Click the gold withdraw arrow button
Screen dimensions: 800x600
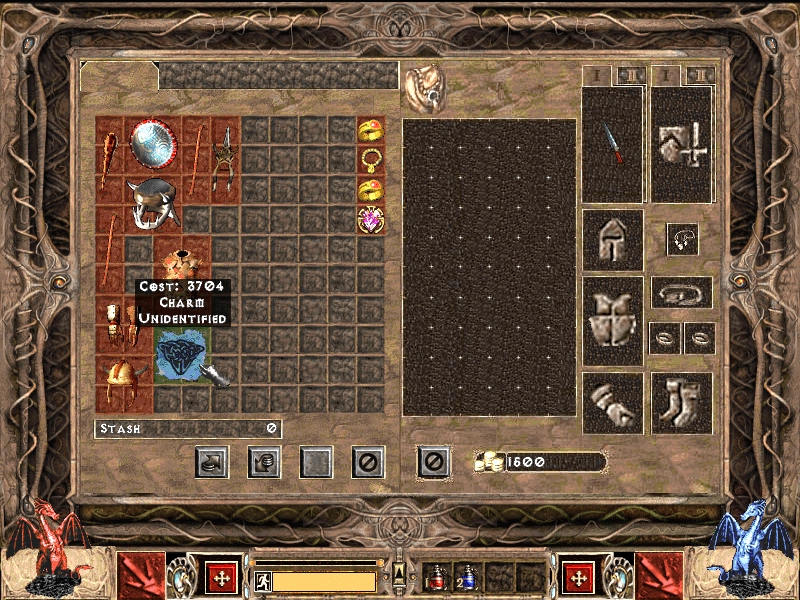pyautogui.click(x=211, y=462)
